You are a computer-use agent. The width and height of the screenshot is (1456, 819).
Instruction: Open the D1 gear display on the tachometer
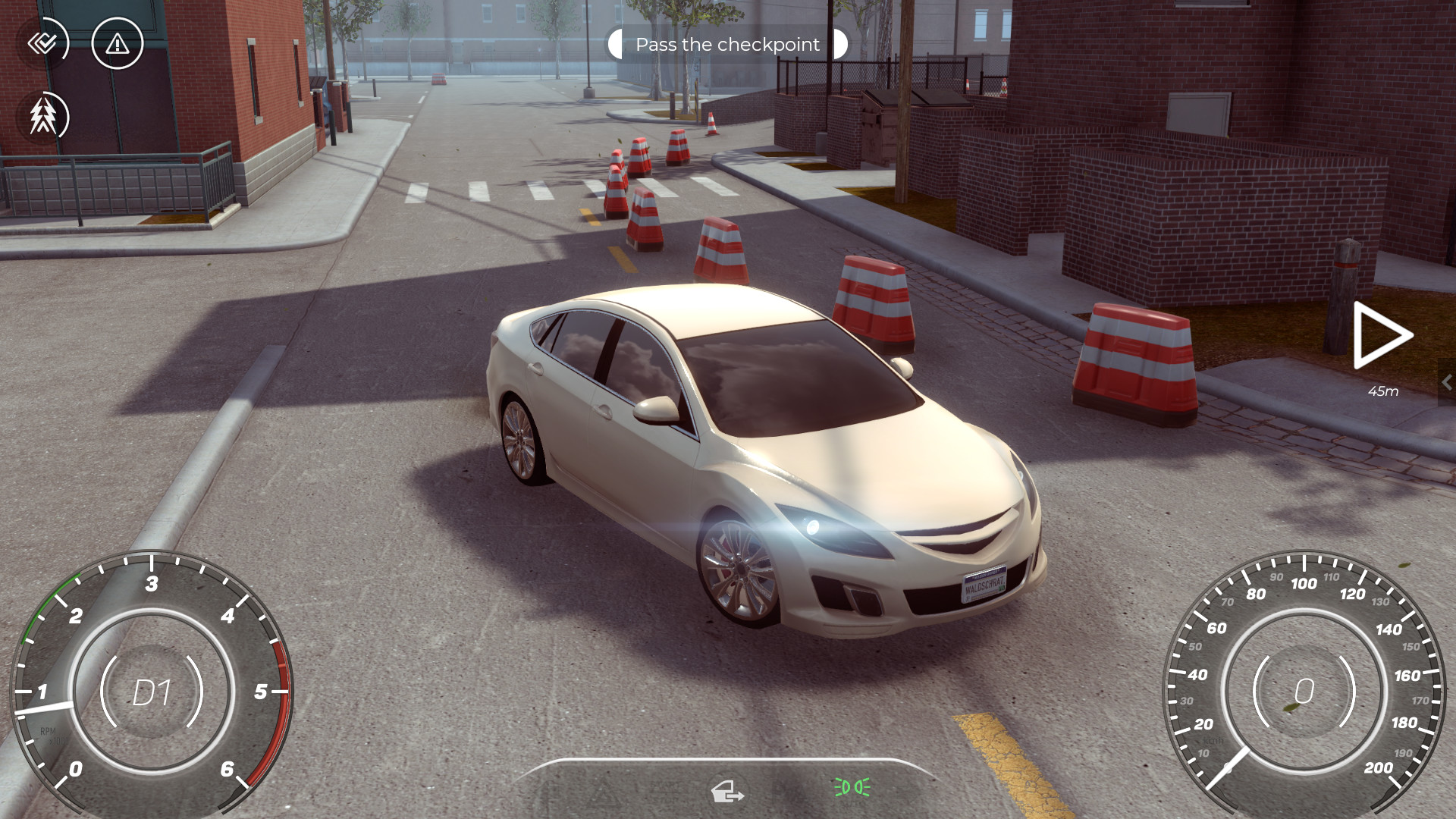click(152, 692)
